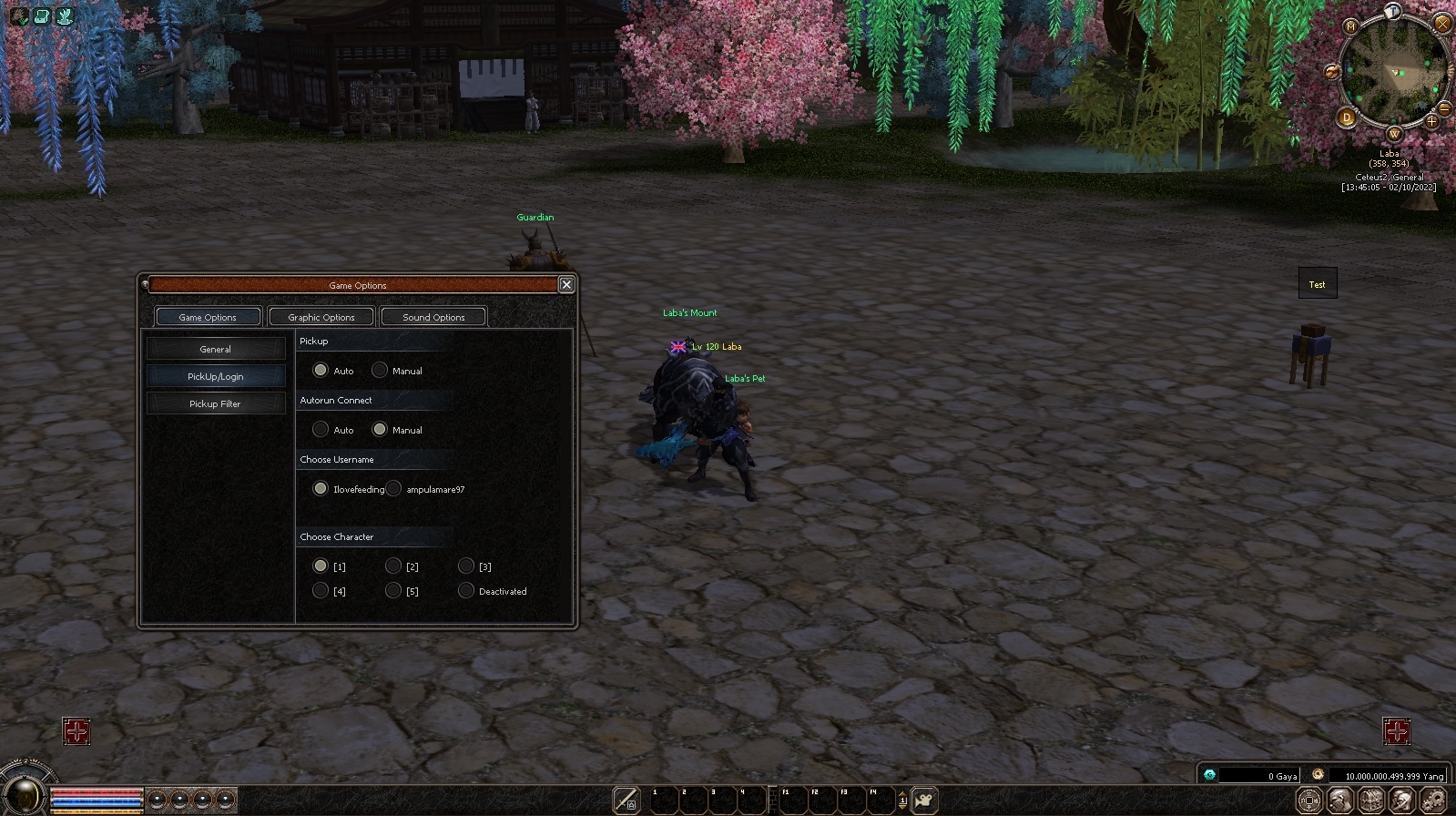This screenshot has width=1456, height=816.
Task: Click the pet icon with green checkmark top left
Action: coord(18,15)
